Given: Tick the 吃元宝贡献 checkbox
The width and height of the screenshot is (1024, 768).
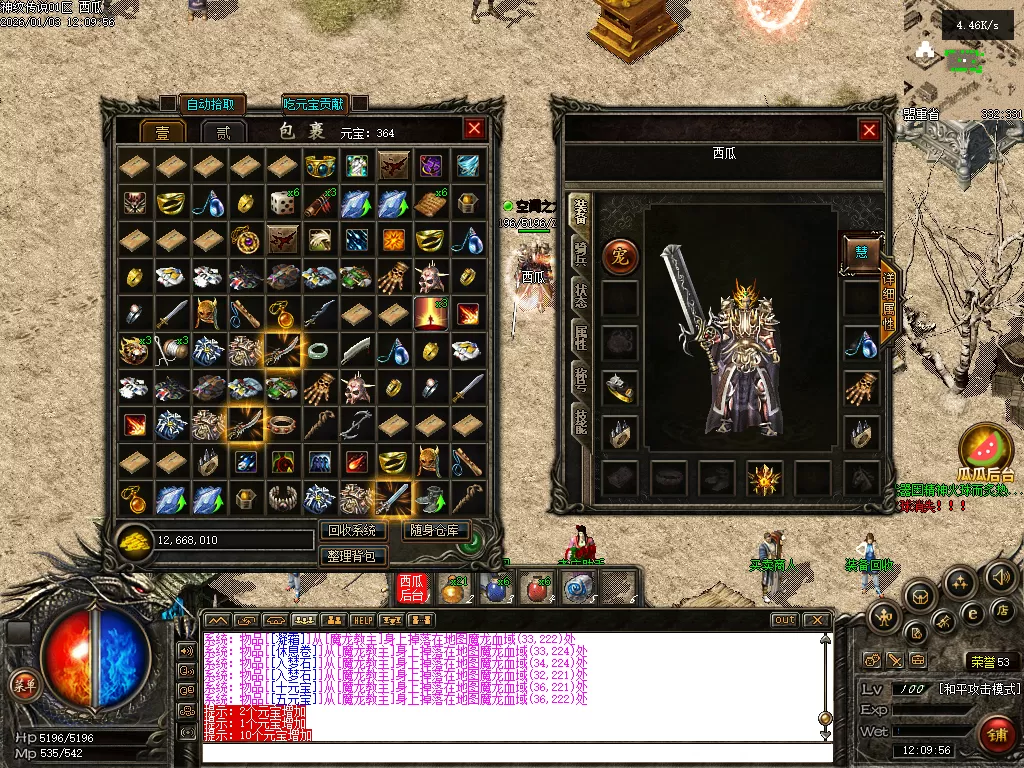Looking at the screenshot, I should point(359,103).
